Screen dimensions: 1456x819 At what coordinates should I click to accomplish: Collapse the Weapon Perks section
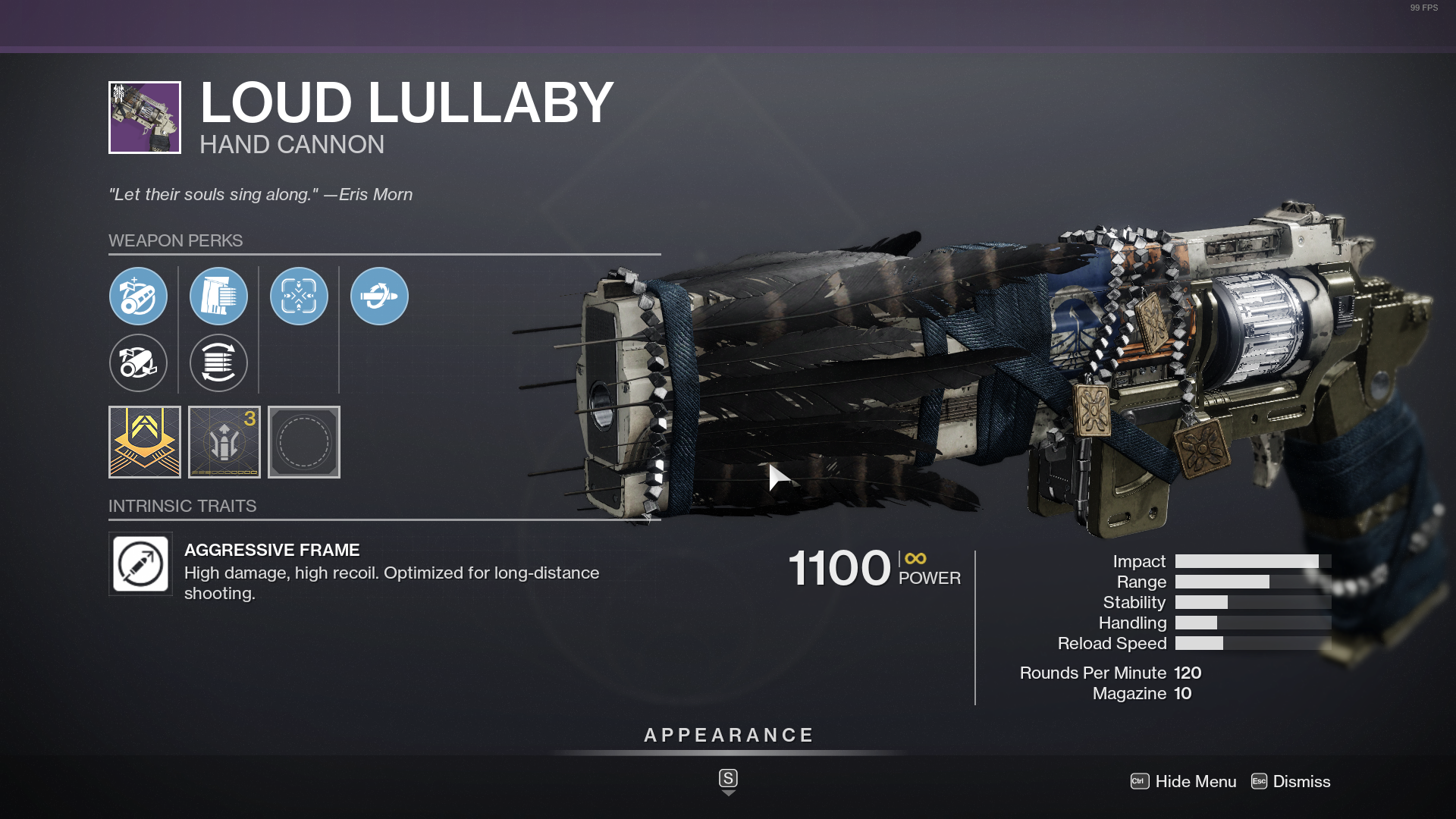(x=176, y=240)
